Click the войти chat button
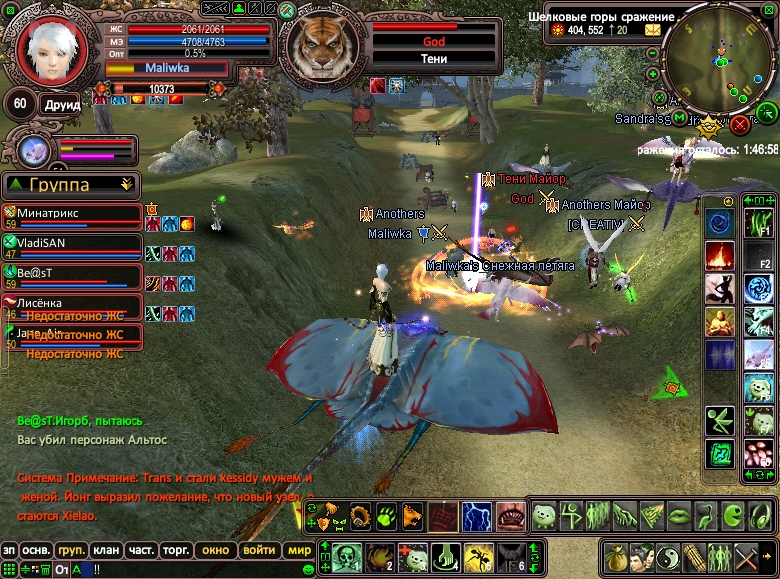780x579 pixels. point(259,550)
